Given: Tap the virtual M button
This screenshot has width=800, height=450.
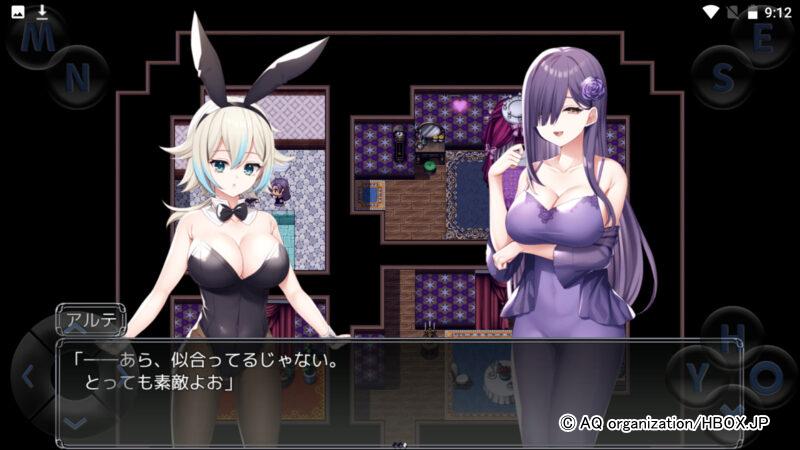Looking at the screenshot, I should [x=38, y=37].
